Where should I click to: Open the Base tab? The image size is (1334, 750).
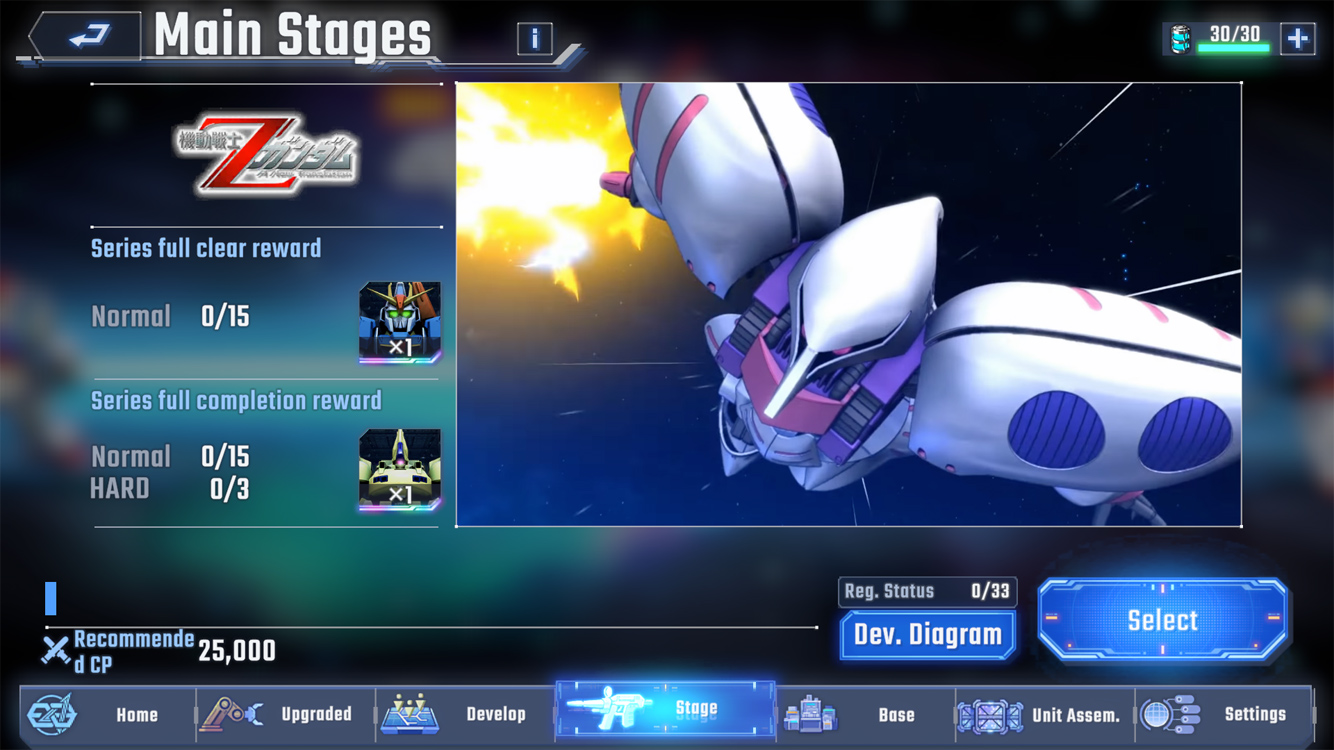[866, 714]
